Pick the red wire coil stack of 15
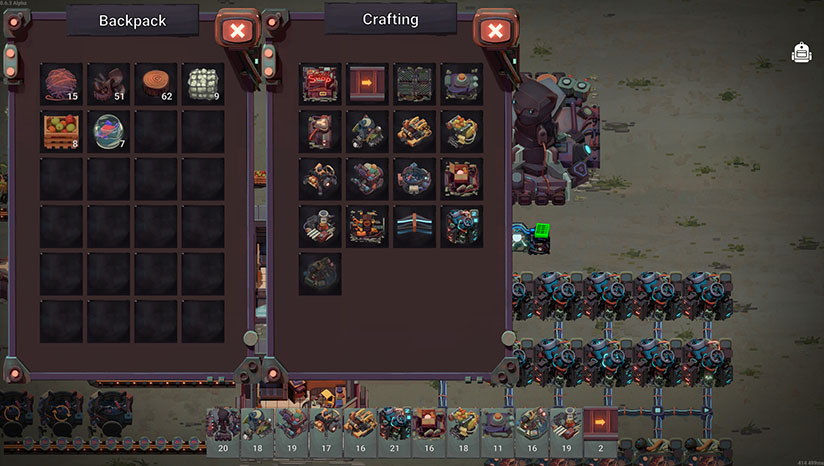 click(62, 84)
